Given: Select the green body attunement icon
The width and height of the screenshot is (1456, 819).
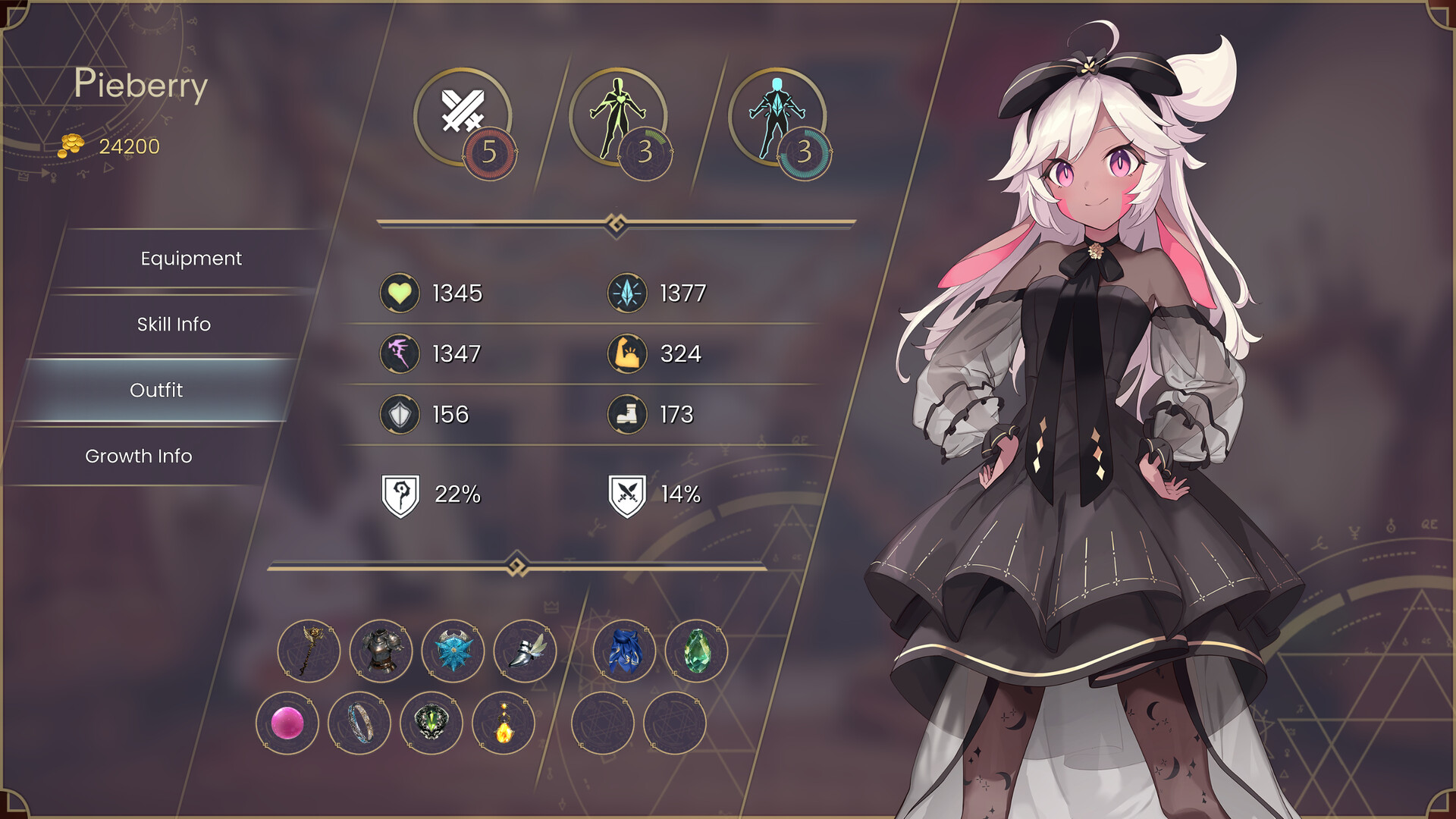Looking at the screenshot, I should pyautogui.click(x=622, y=118).
